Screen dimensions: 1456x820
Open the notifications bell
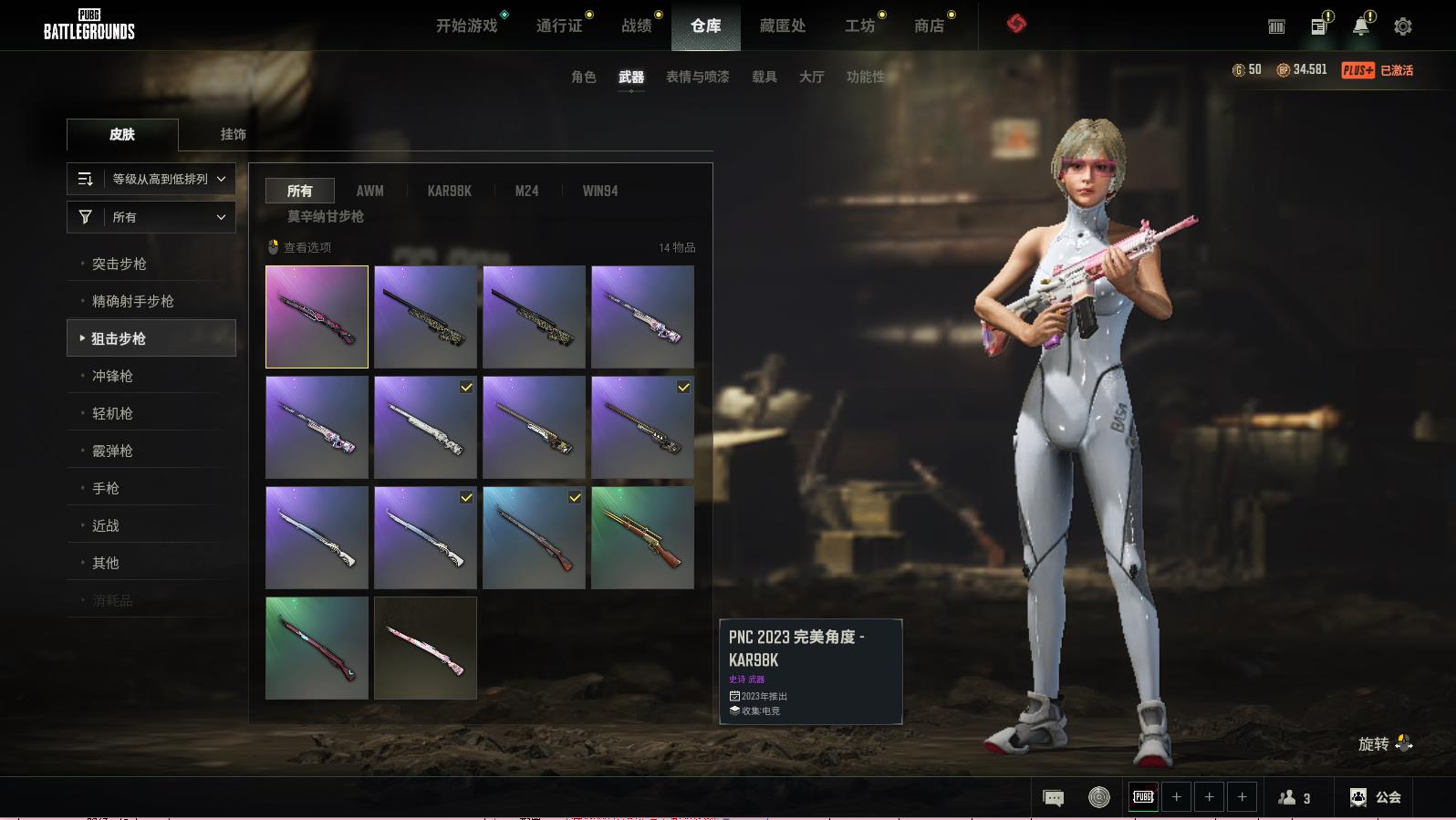coord(1360,26)
